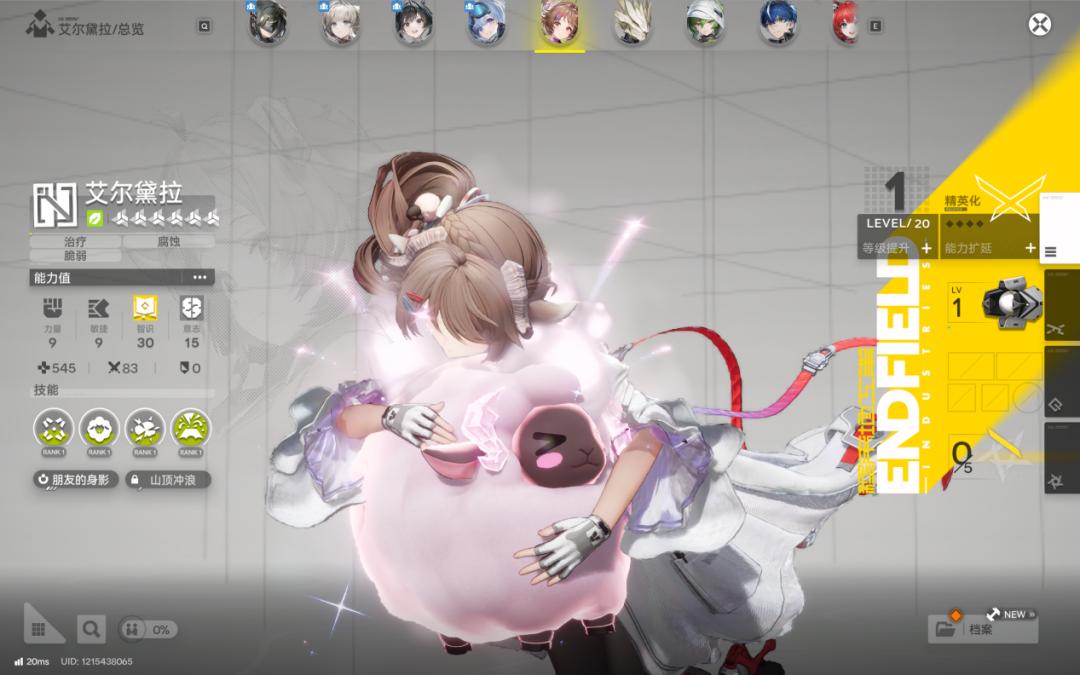Click the trust 0% indicator button

click(x=147, y=629)
